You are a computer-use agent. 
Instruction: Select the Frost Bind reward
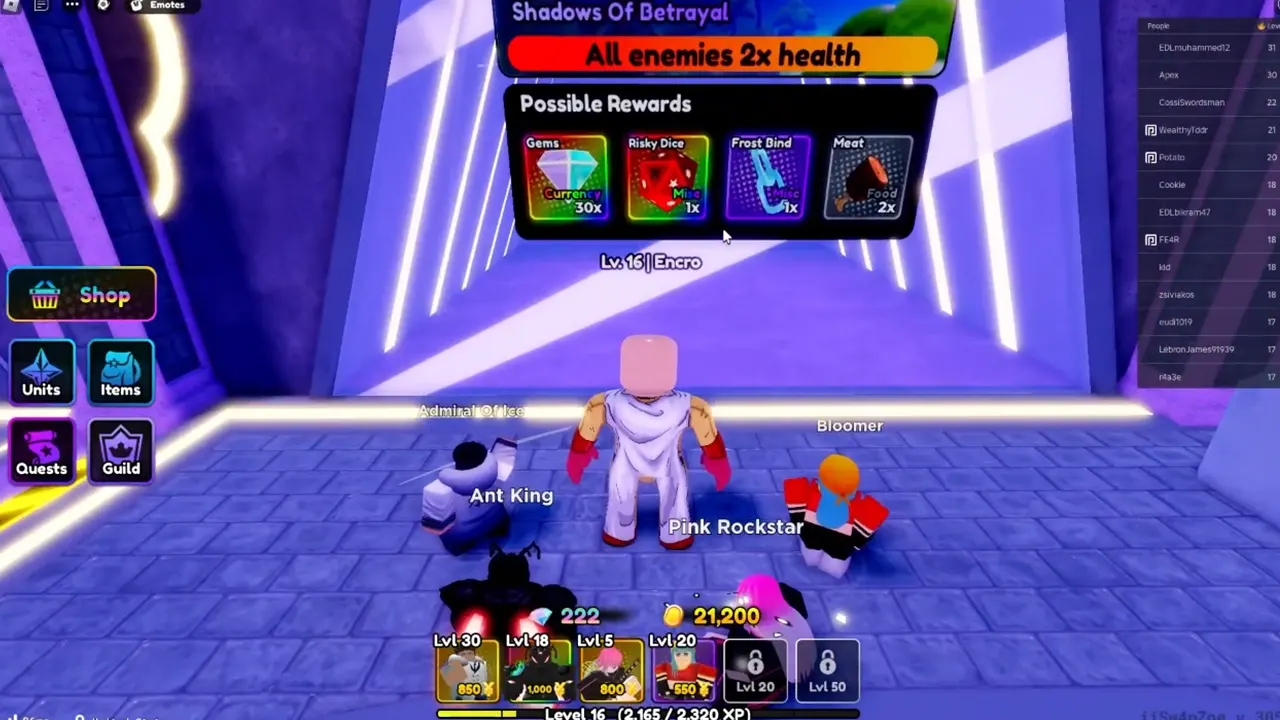tap(767, 178)
